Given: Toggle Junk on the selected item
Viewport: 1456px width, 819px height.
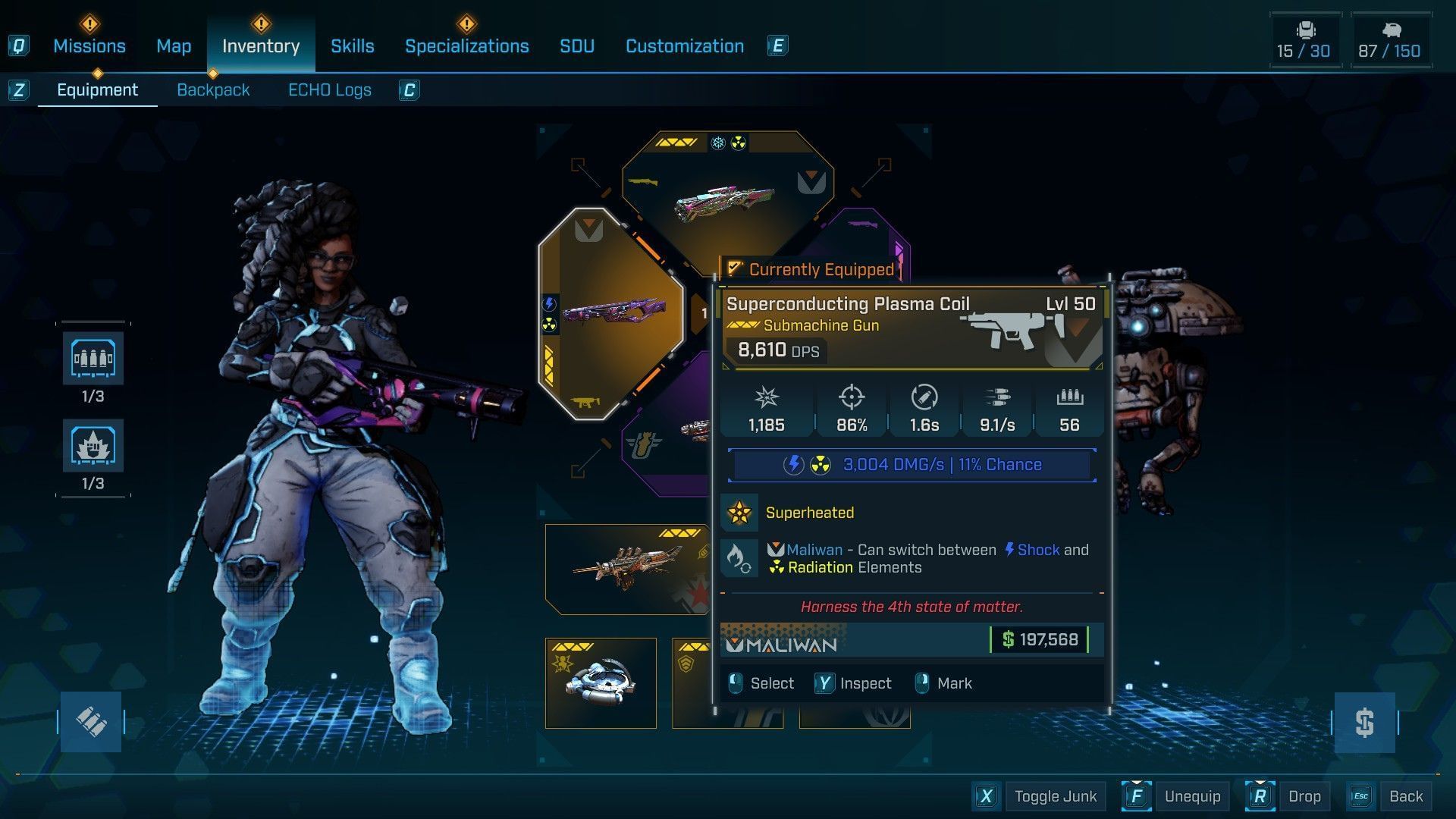Looking at the screenshot, I should click(x=1055, y=796).
